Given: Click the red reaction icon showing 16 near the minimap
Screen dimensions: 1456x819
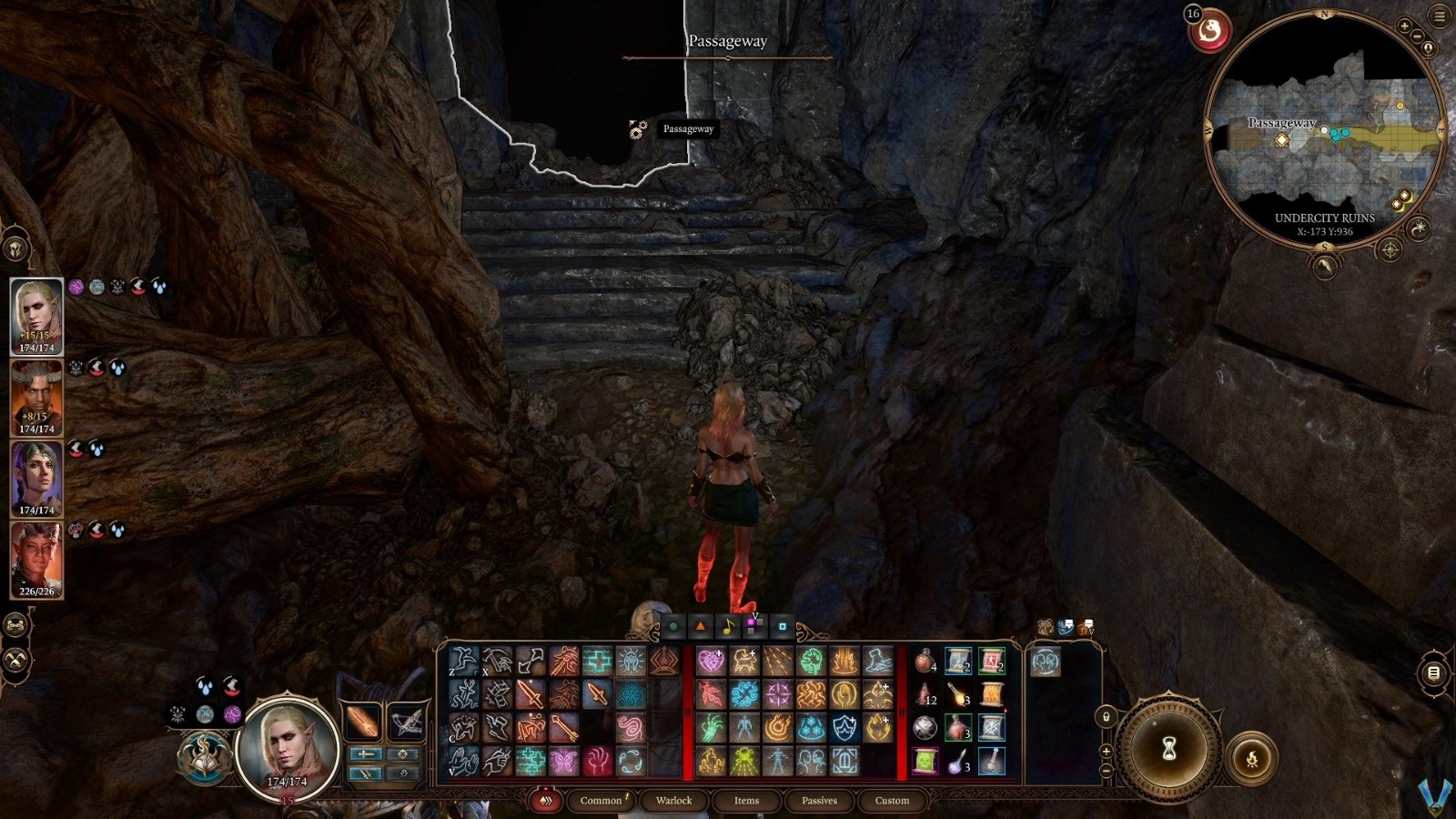Looking at the screenshot, I should pyautogui.click(x=1210, y=30).
